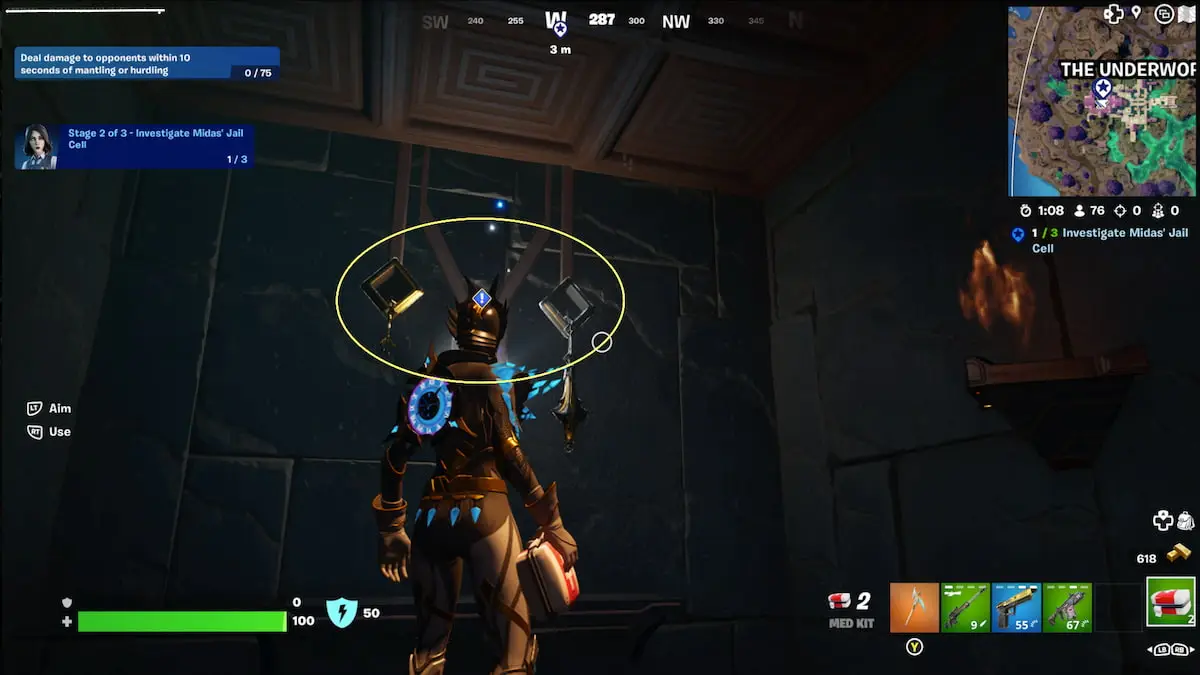This screenshot has width=1200, height=675.
Task: Equip the green rifle with 9 ammo
Action: [x=965, y=607]
